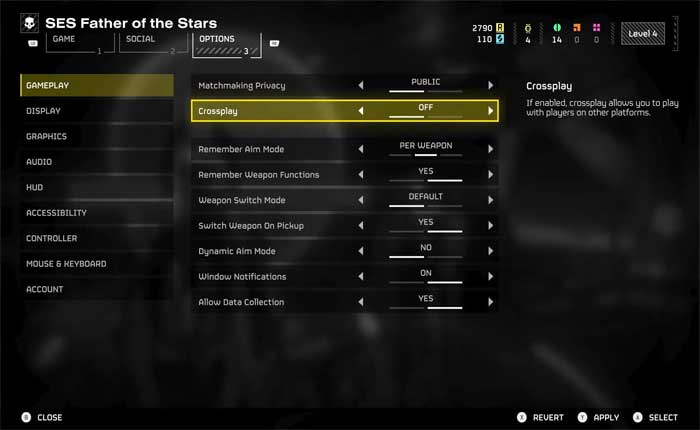
Task: Go to the Audio settings
Action: [40, 162]
